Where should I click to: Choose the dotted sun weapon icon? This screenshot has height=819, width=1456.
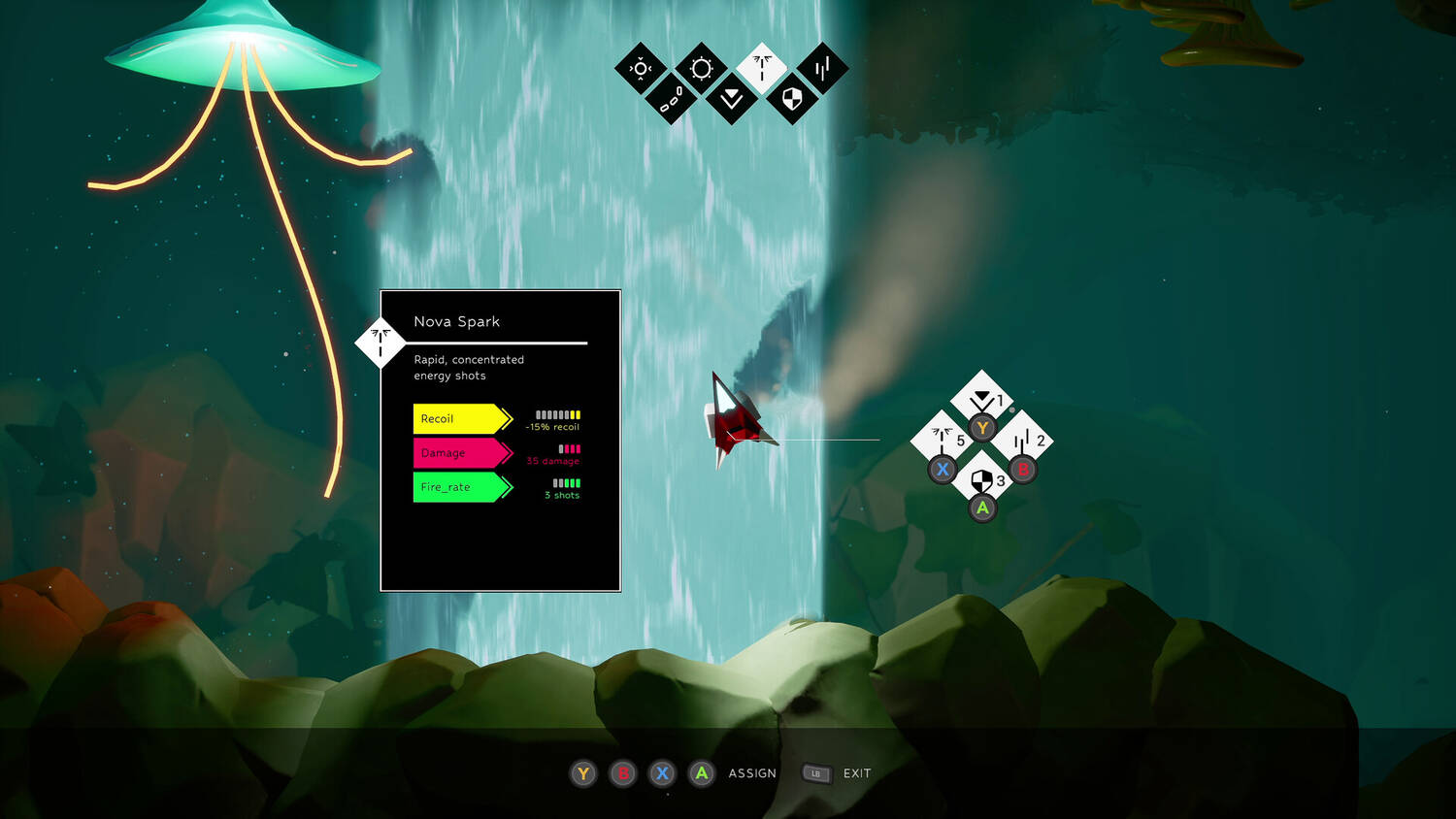701,68
